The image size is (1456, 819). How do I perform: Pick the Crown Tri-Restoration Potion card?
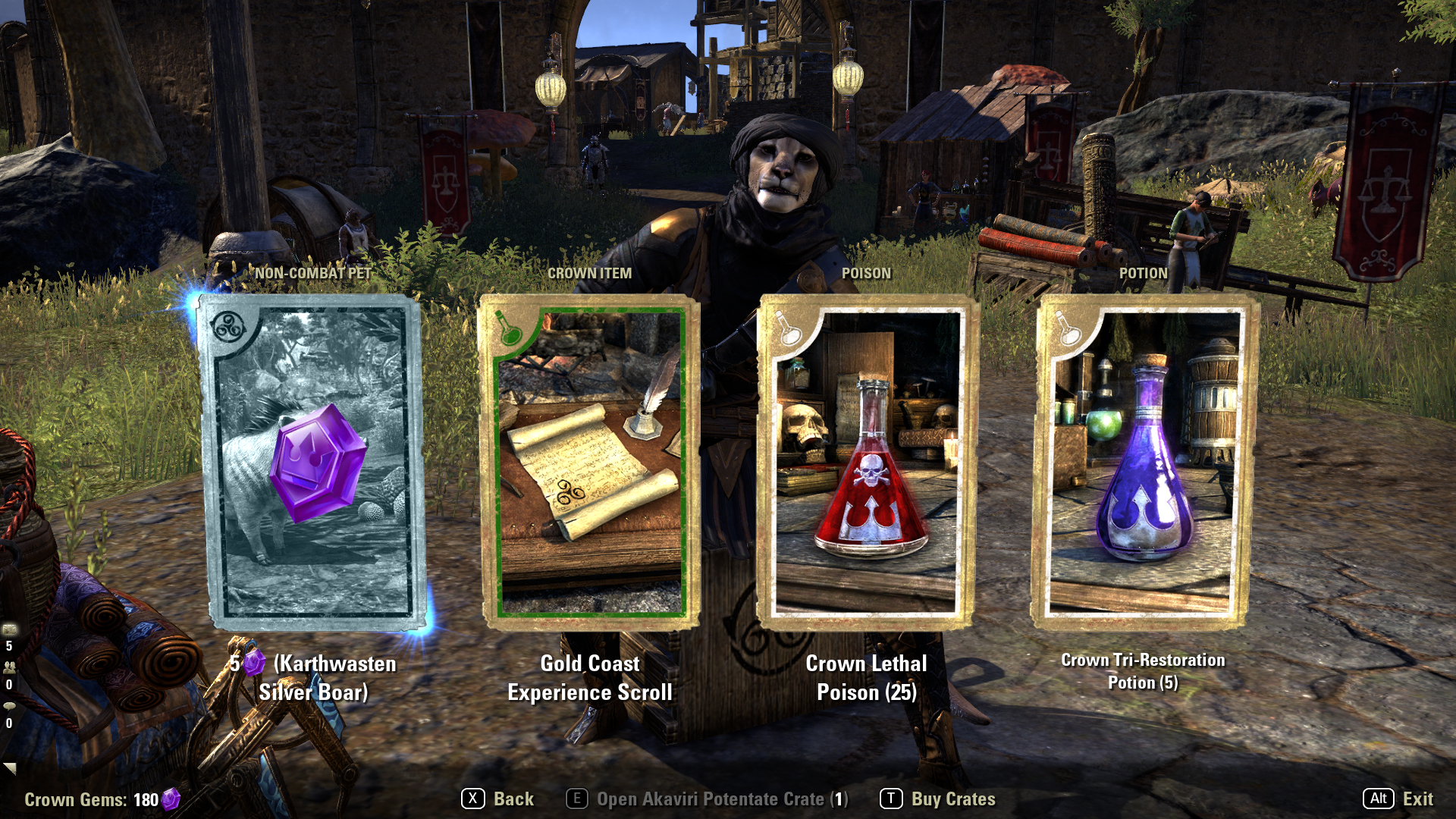[1142, 463]
